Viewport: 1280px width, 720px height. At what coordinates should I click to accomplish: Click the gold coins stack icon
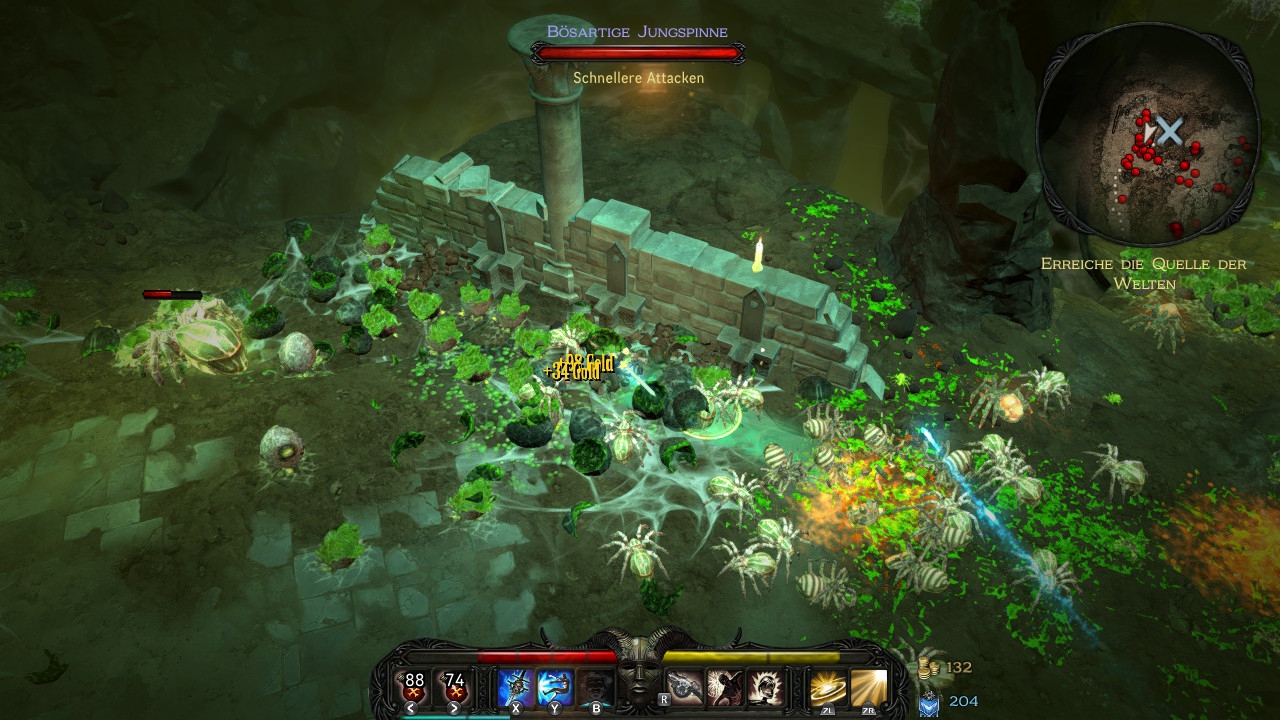(x=929, y=667)
